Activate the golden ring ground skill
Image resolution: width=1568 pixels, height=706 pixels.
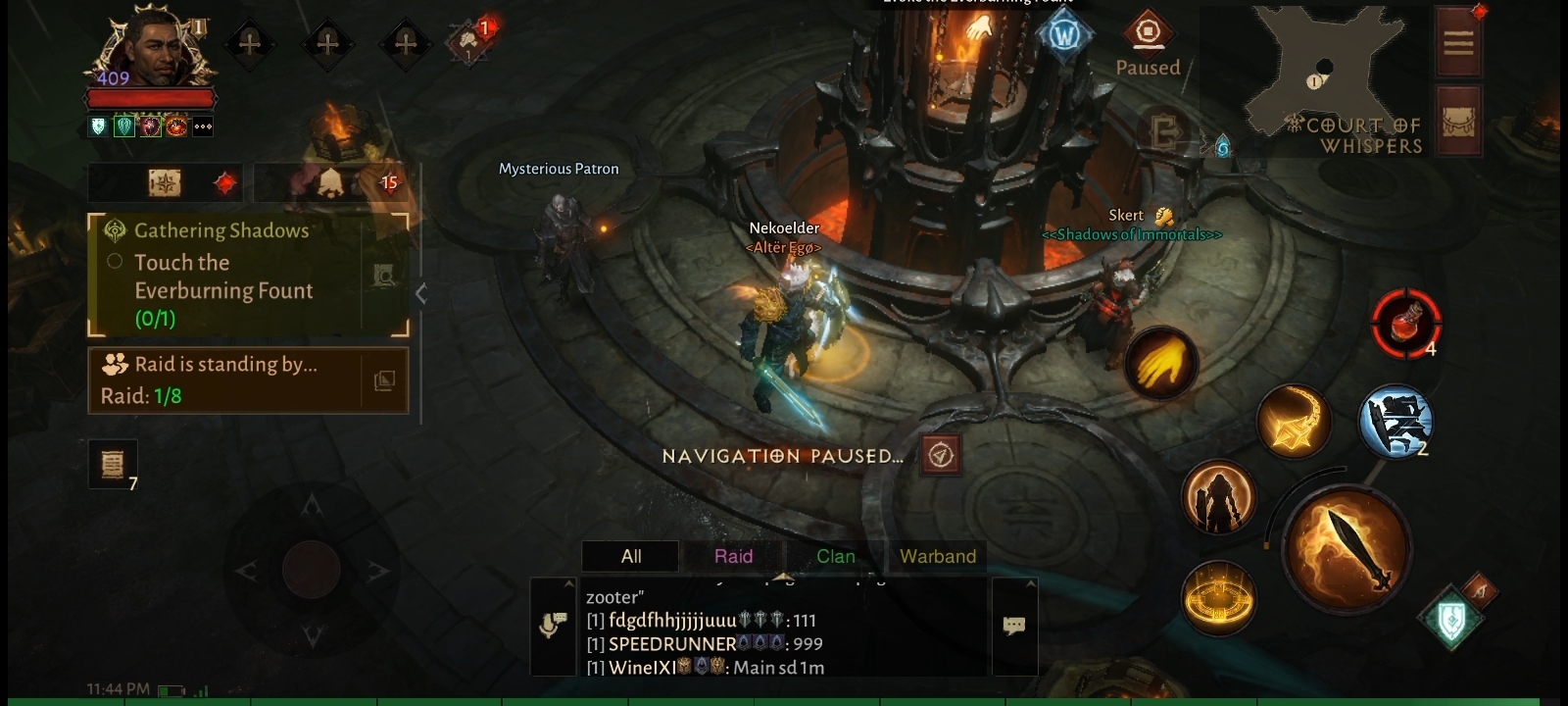pyautogui.click(x=1218, y=597)
